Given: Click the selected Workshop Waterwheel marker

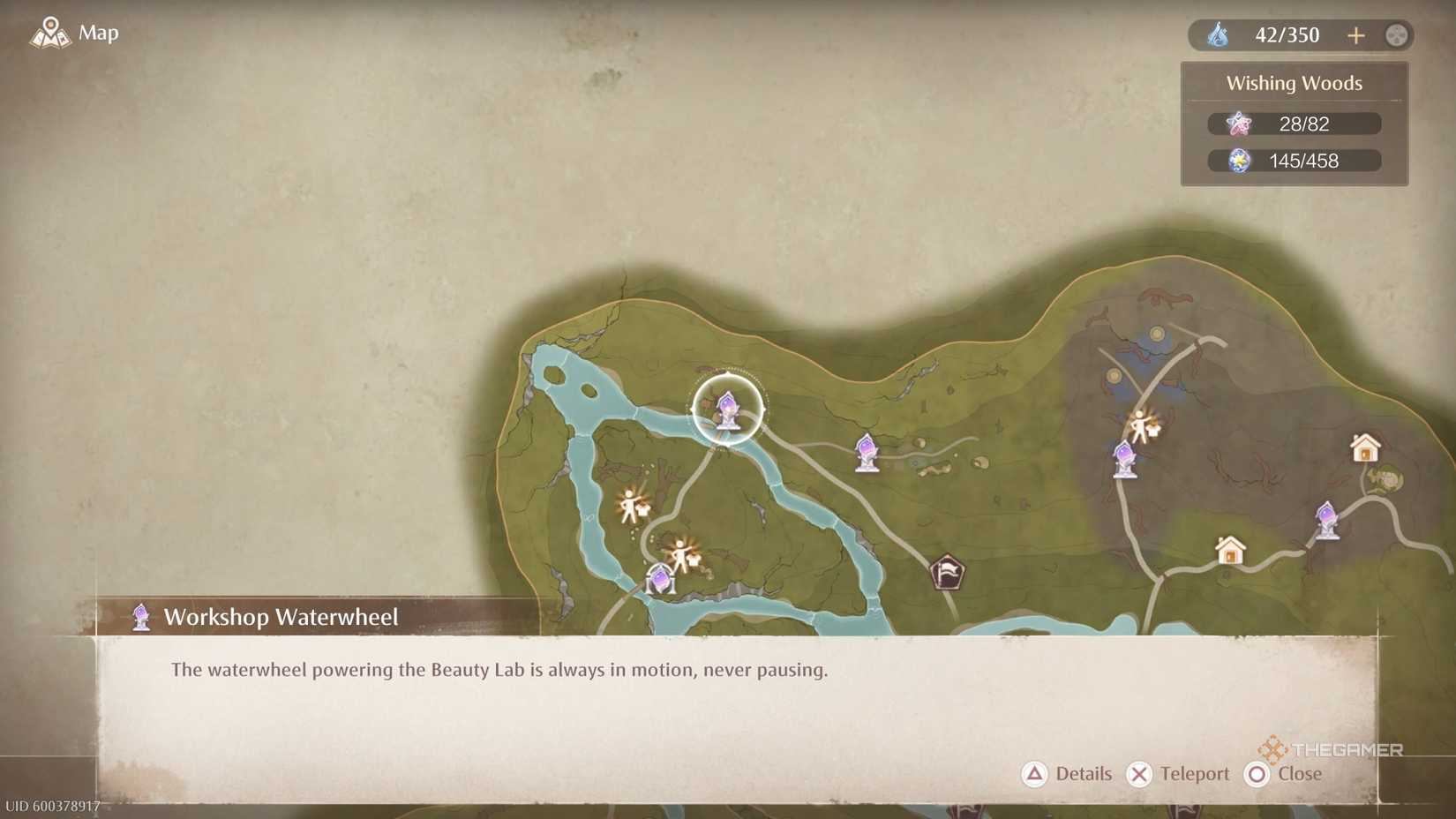Looking at the screenshot, I should pos(726,408).
